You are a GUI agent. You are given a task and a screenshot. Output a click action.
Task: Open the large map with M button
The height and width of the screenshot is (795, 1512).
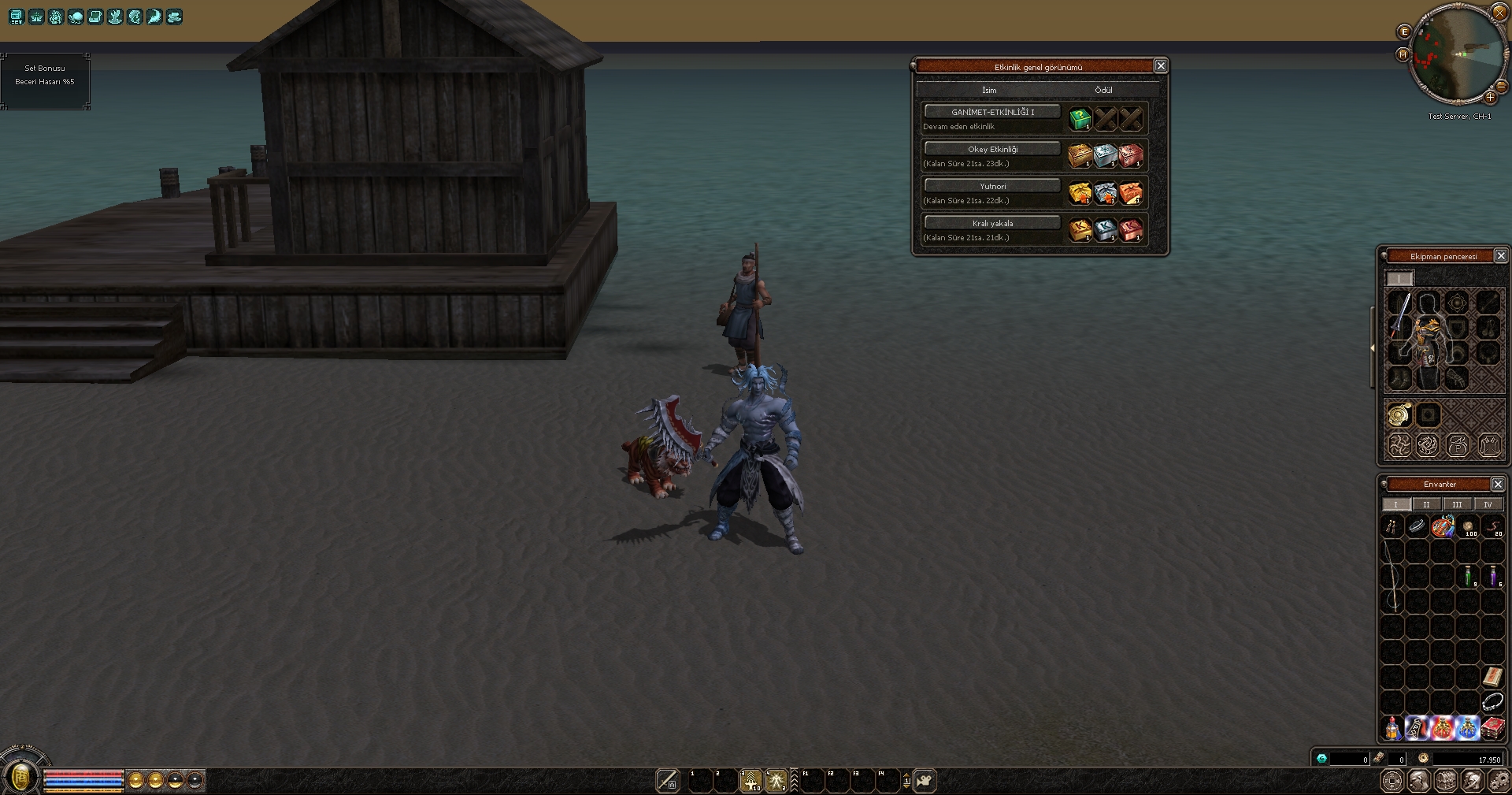[x=1403, y=54]
